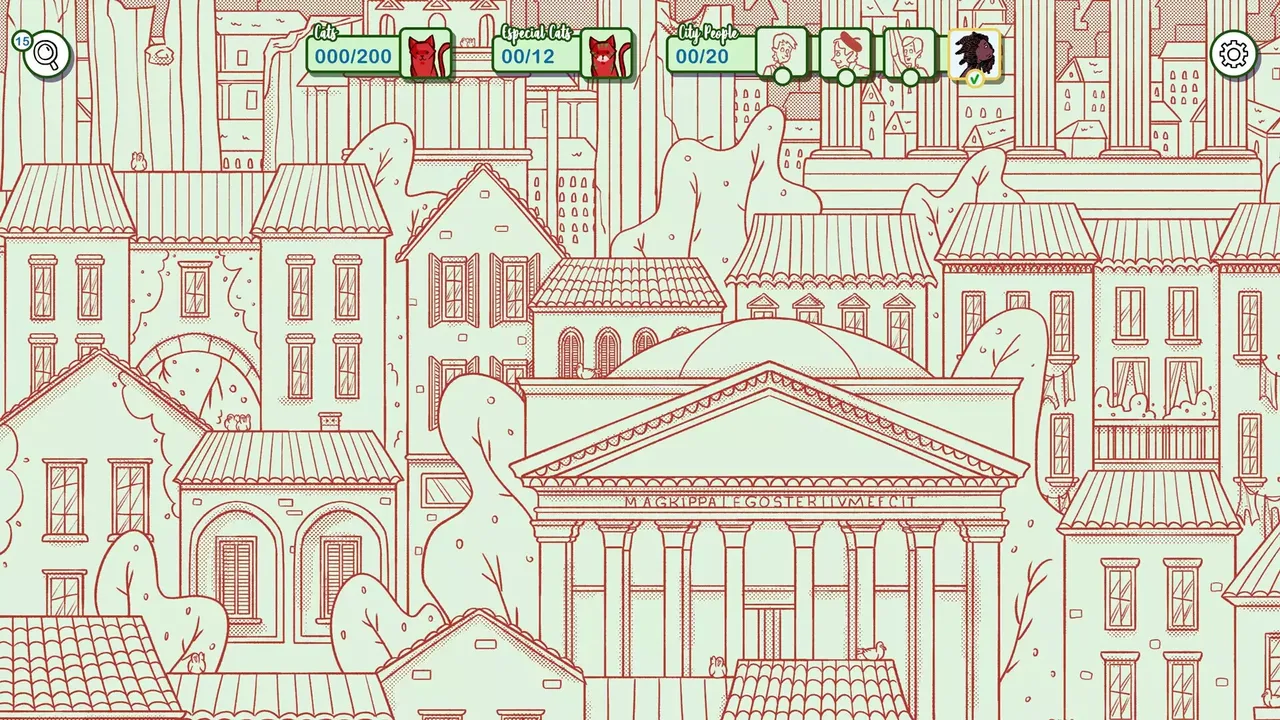
Task: Click the red cat icon beside the Cats counter
Action: (426, 55)
